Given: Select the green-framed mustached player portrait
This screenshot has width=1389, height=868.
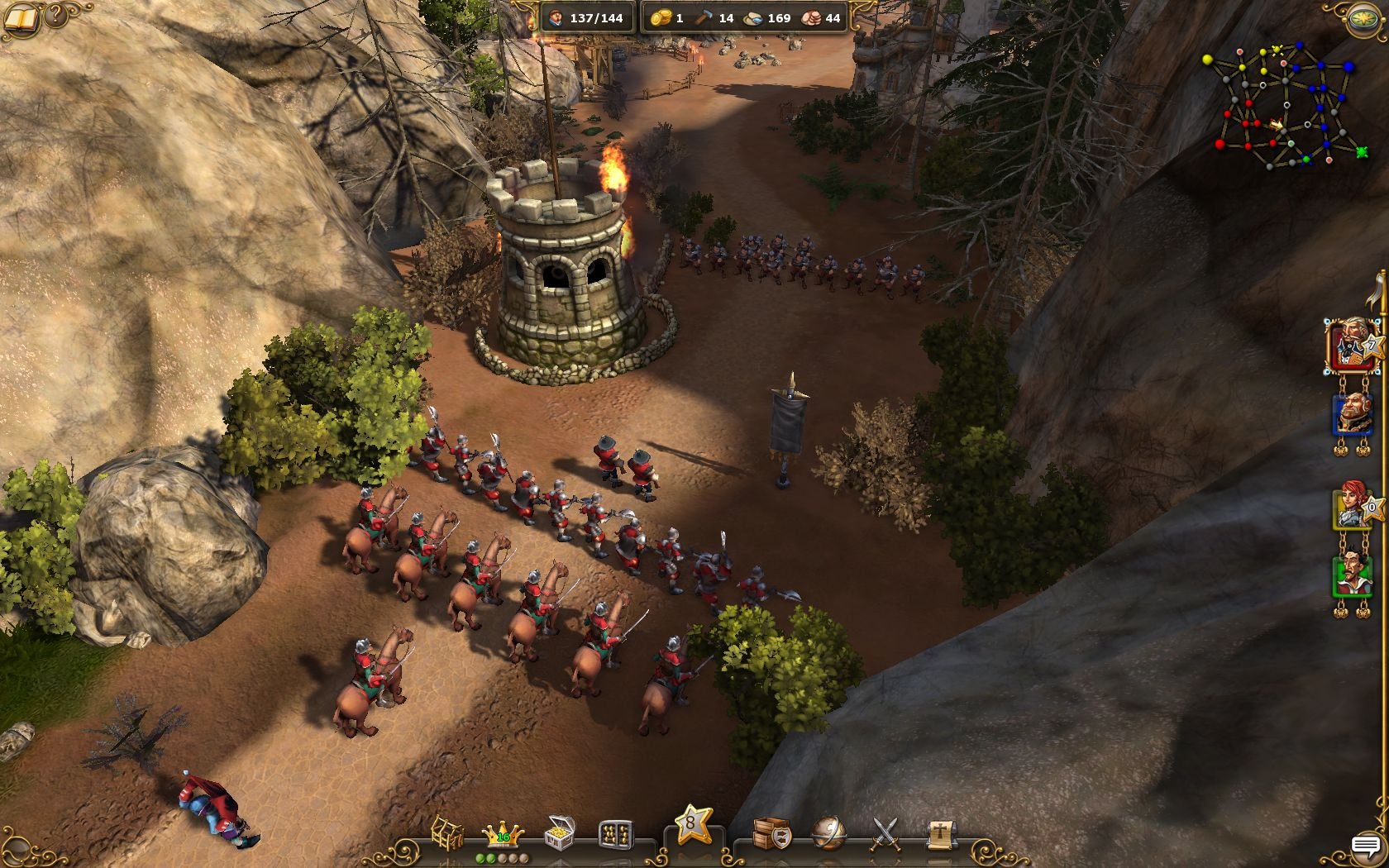Looking at the screenshot, I should click(x=1351, y=575).
